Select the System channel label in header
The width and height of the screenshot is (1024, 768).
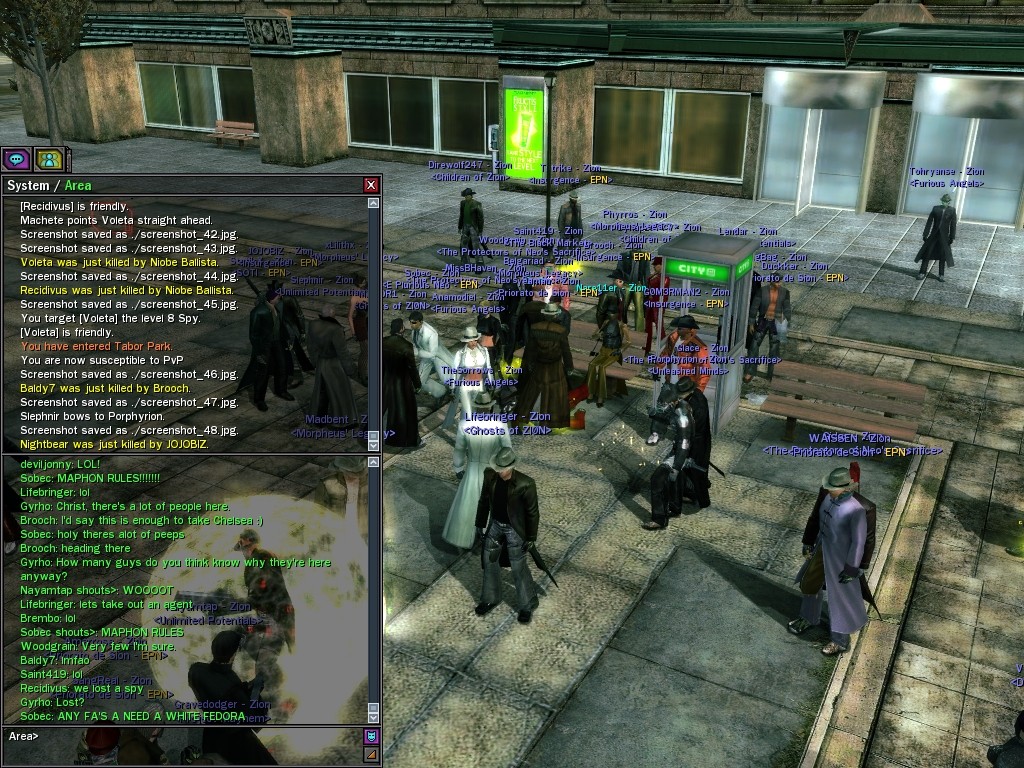coord(27,185)
